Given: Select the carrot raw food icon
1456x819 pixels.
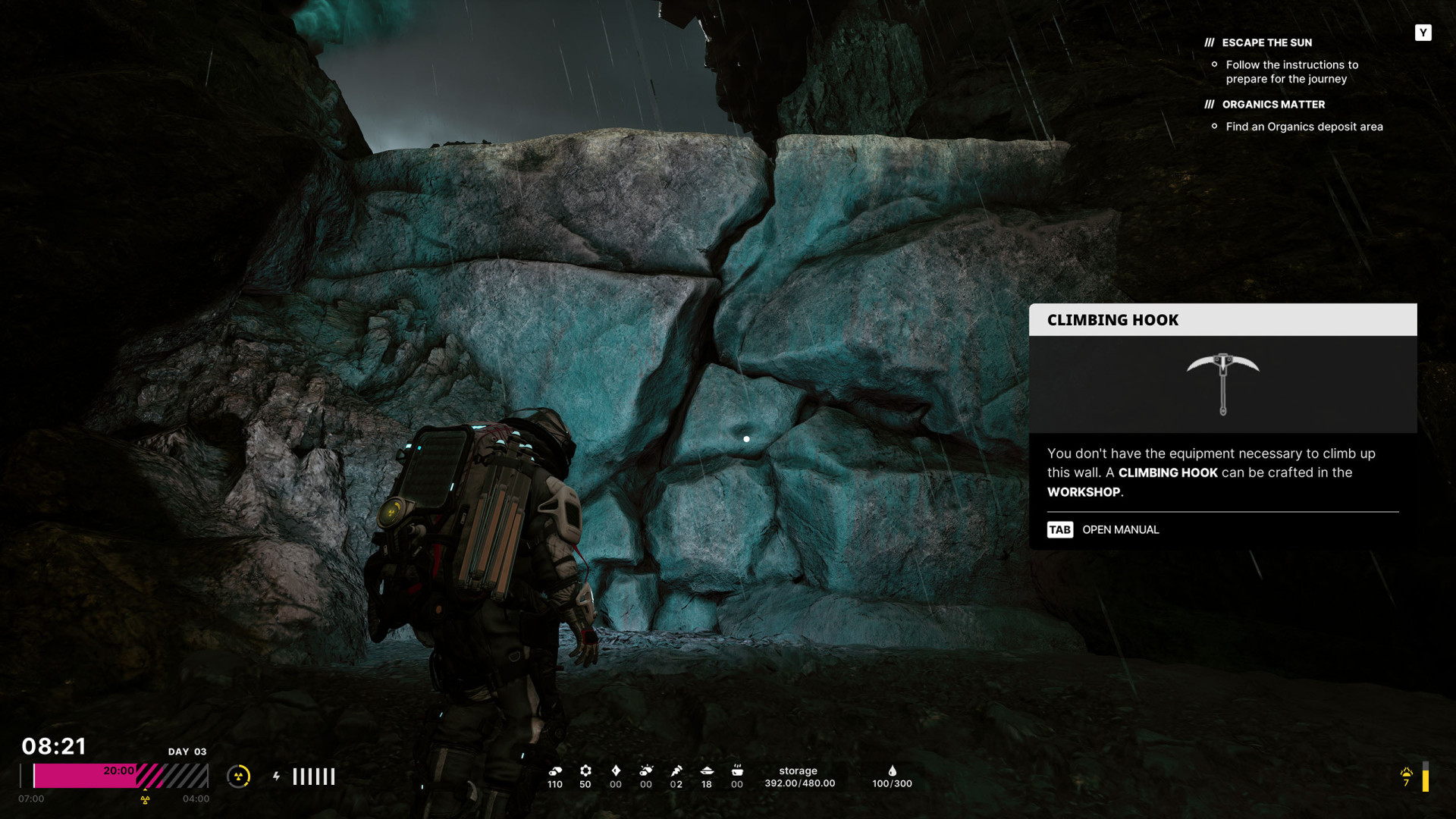Looking at the screenshot, I should [x=676, y=770].
